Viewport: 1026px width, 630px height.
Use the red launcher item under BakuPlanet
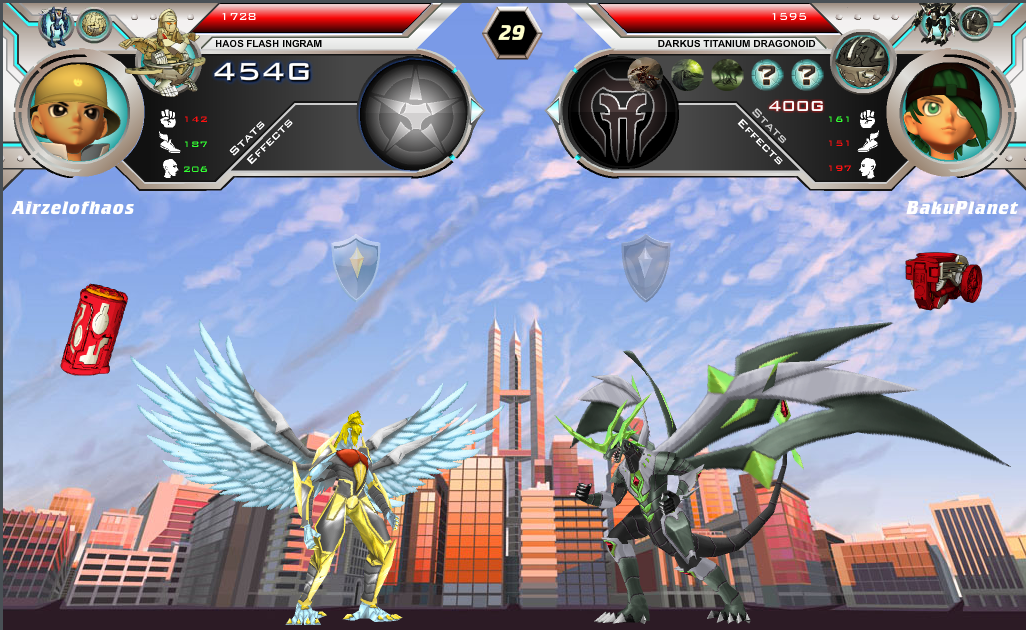(942, 278)
